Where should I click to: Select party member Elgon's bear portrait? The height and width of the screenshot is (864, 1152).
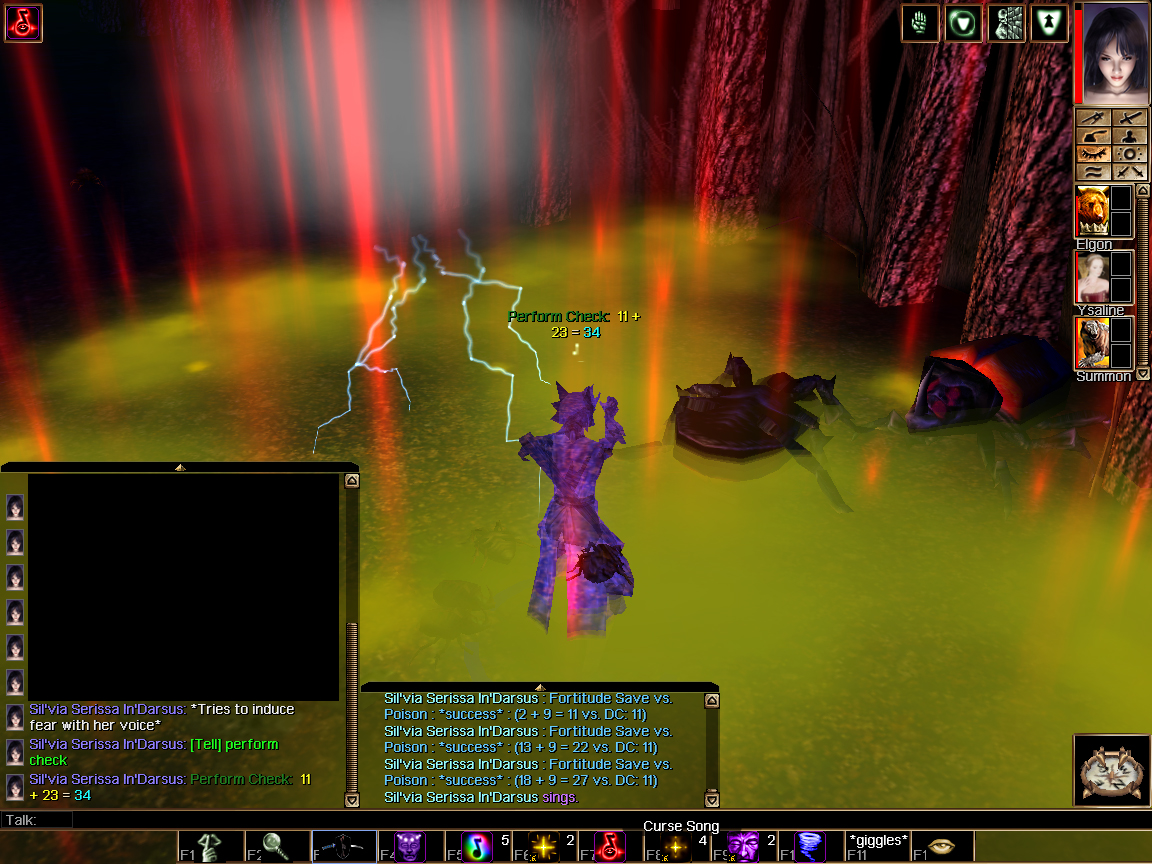click(1092, 212)
